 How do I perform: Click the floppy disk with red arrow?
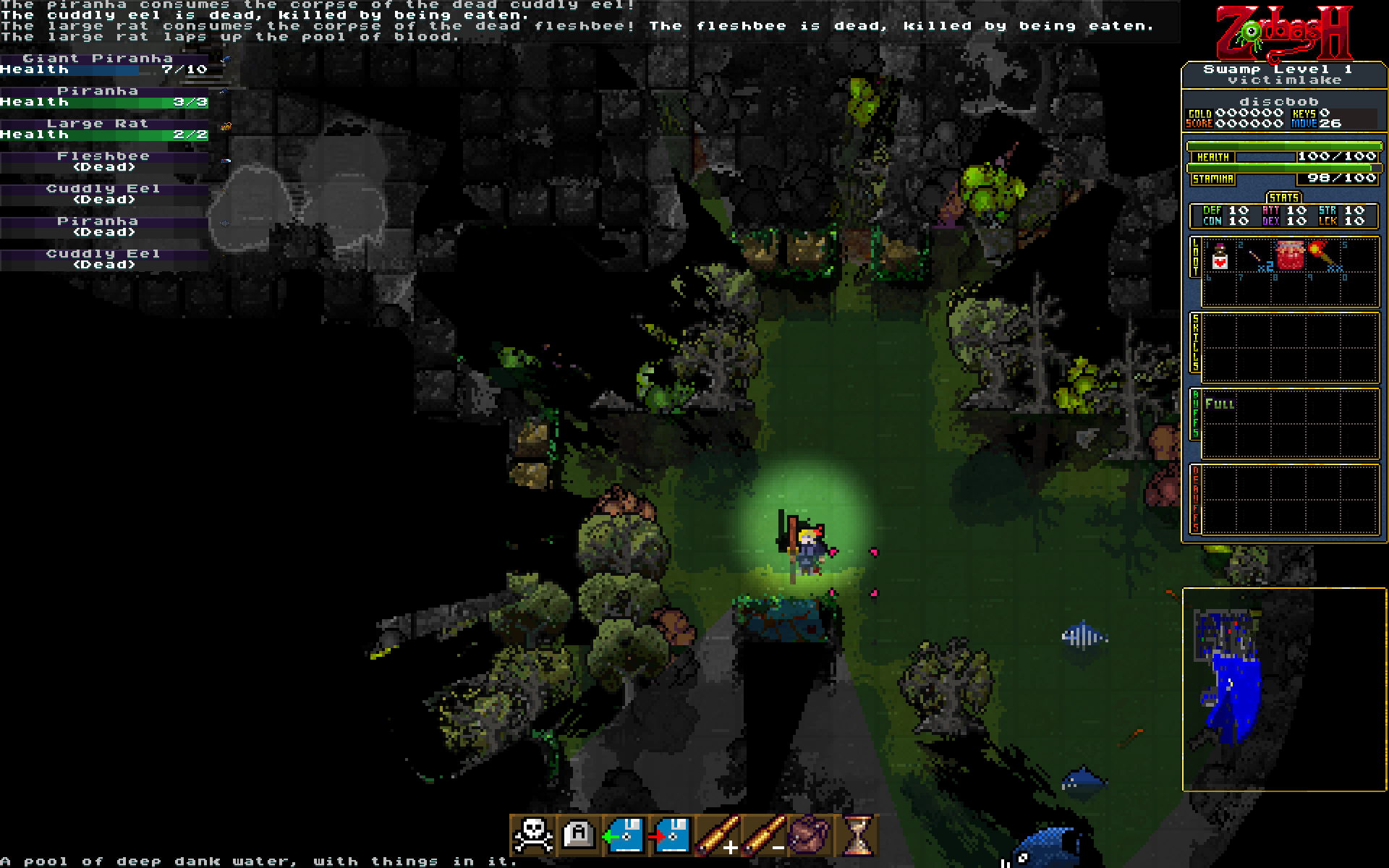[670, 835]
